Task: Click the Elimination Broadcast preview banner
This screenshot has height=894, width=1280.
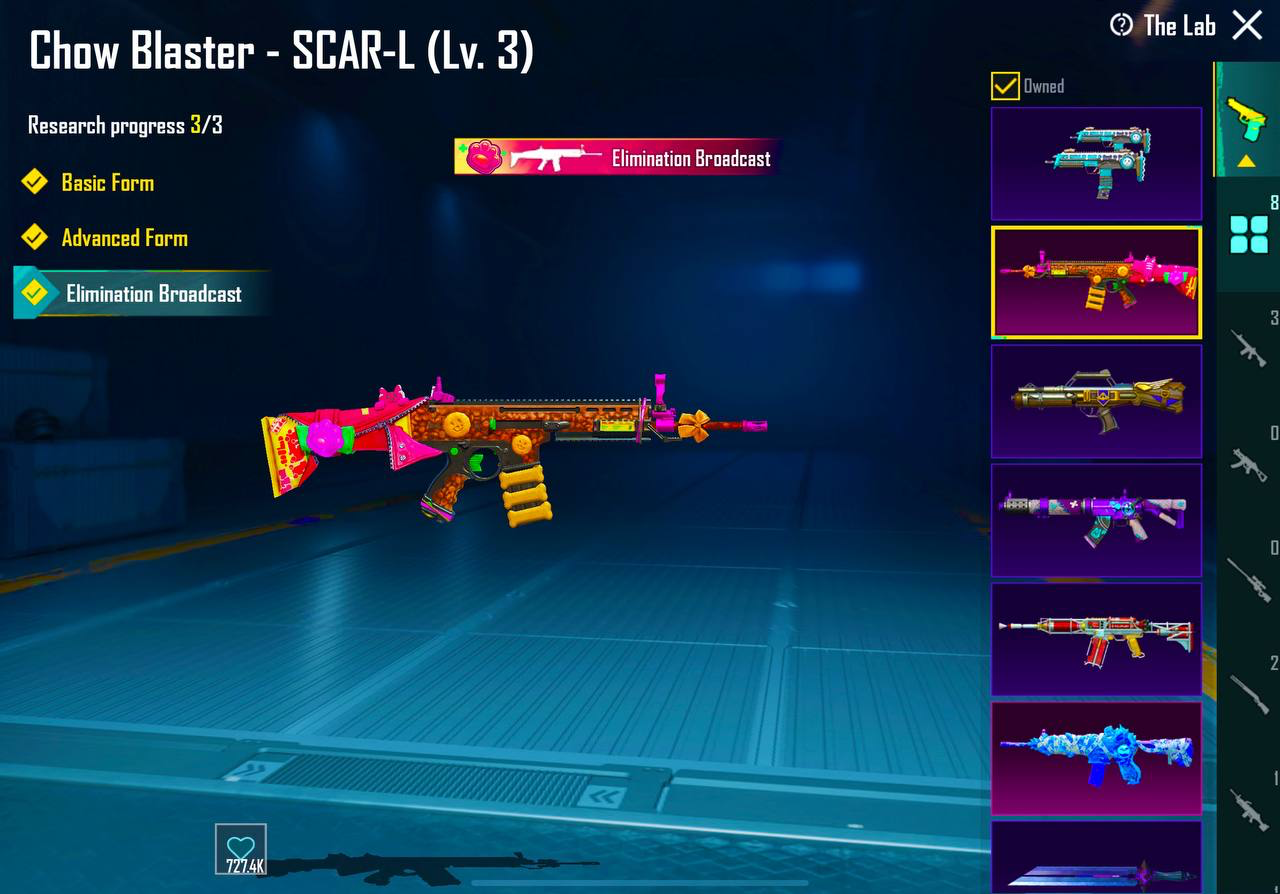Action: coord(615,158)
